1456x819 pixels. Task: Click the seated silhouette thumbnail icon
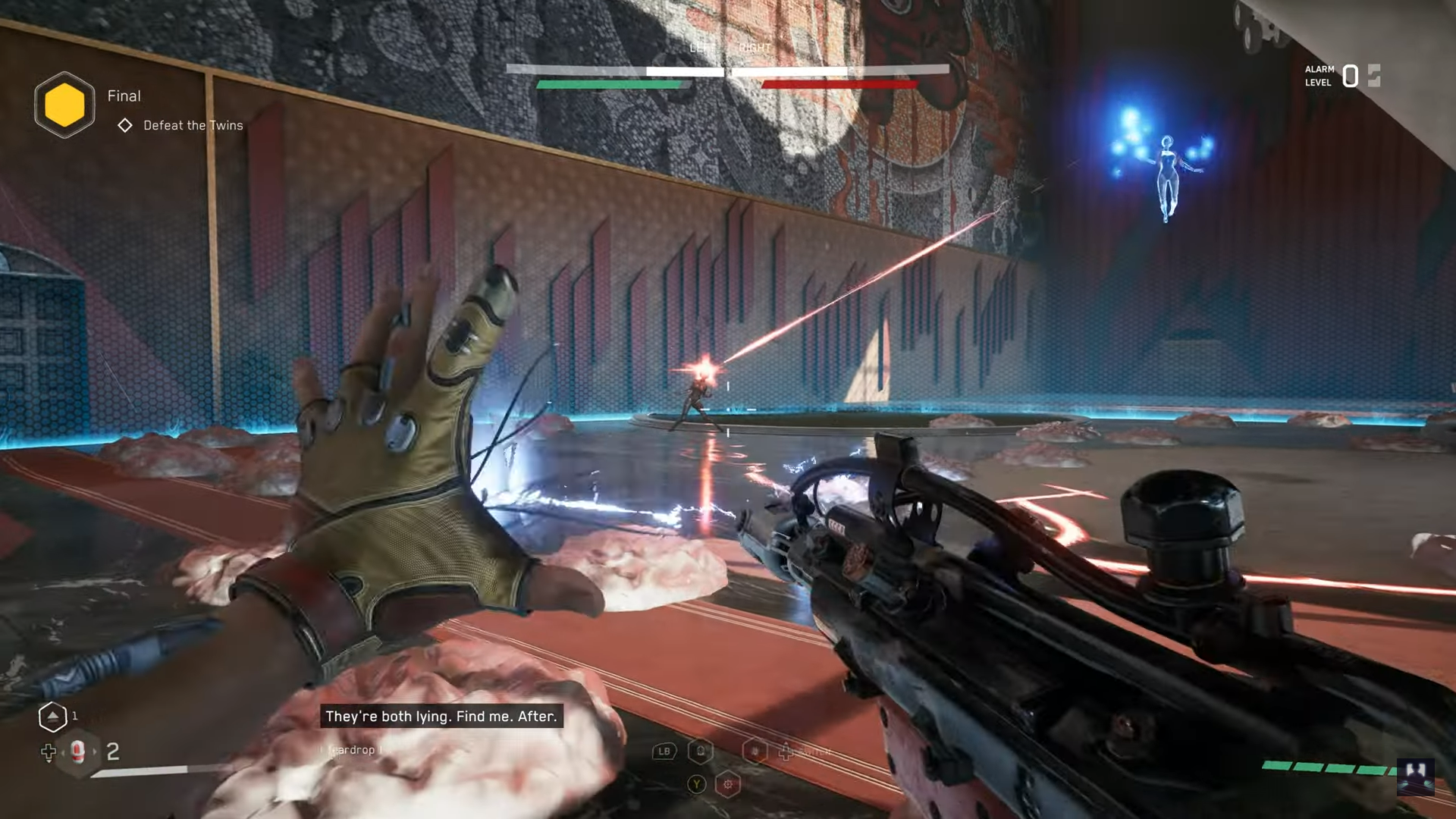pos(1415,776)
